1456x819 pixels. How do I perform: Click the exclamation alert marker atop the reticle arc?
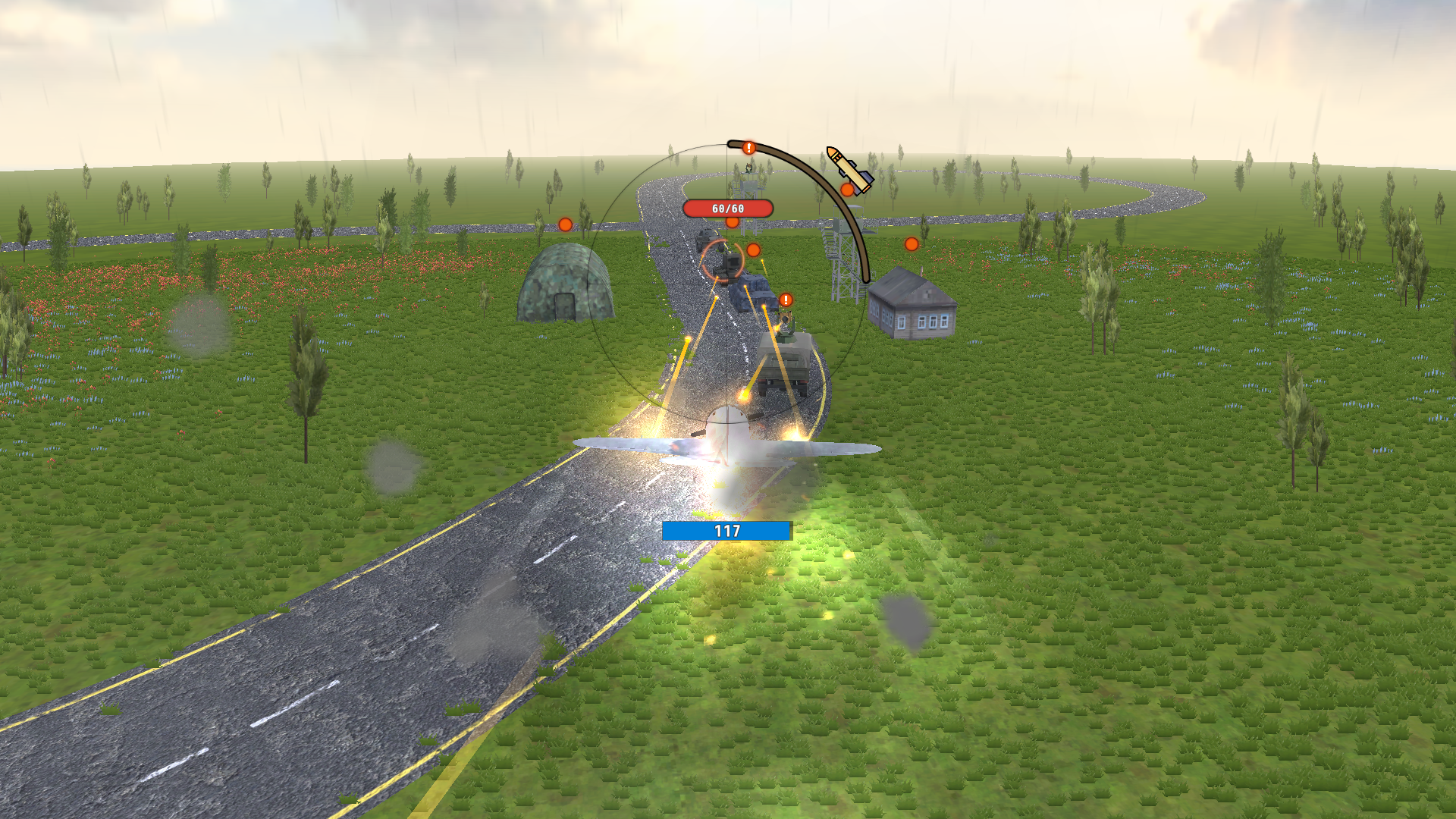(x=748, y=148)
